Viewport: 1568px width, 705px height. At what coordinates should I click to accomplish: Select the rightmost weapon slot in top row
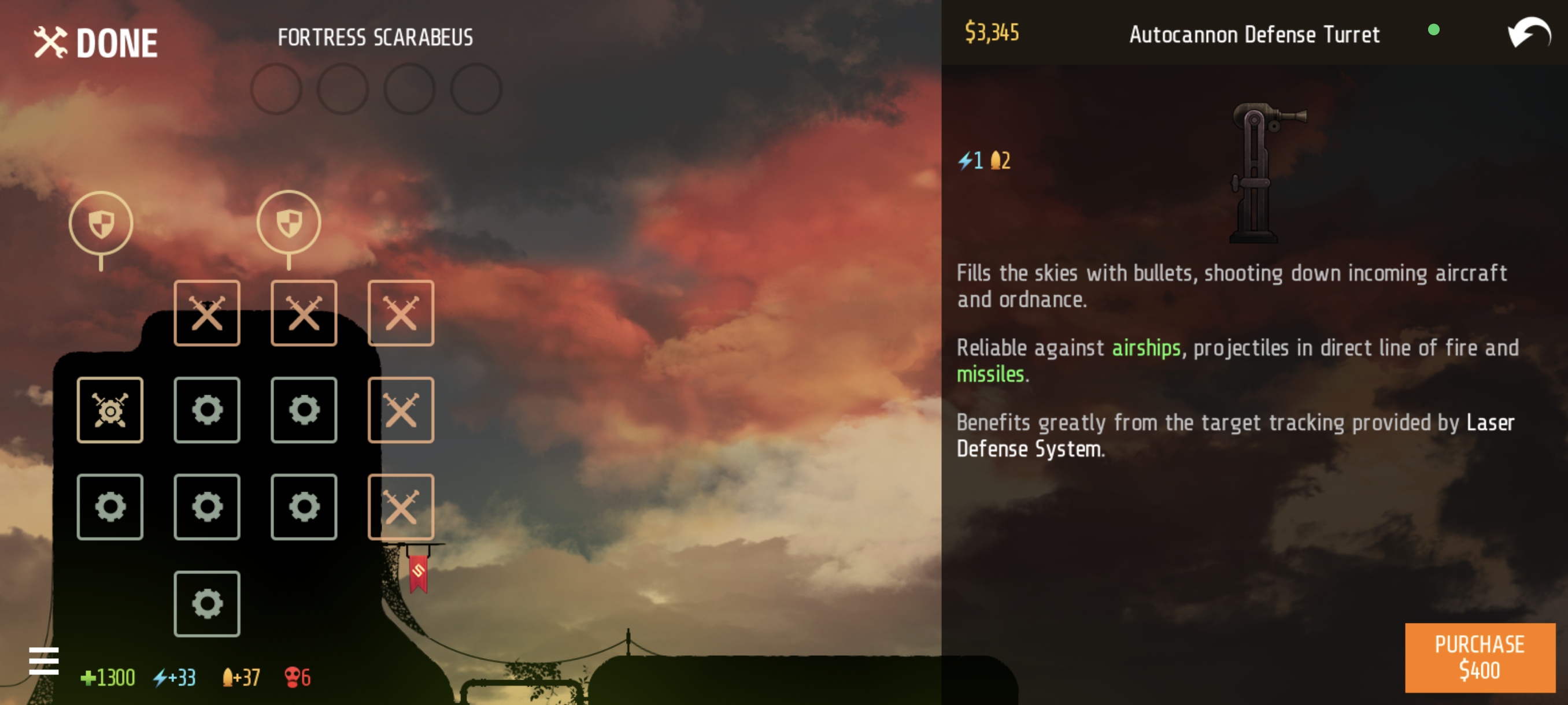(401, 313)
